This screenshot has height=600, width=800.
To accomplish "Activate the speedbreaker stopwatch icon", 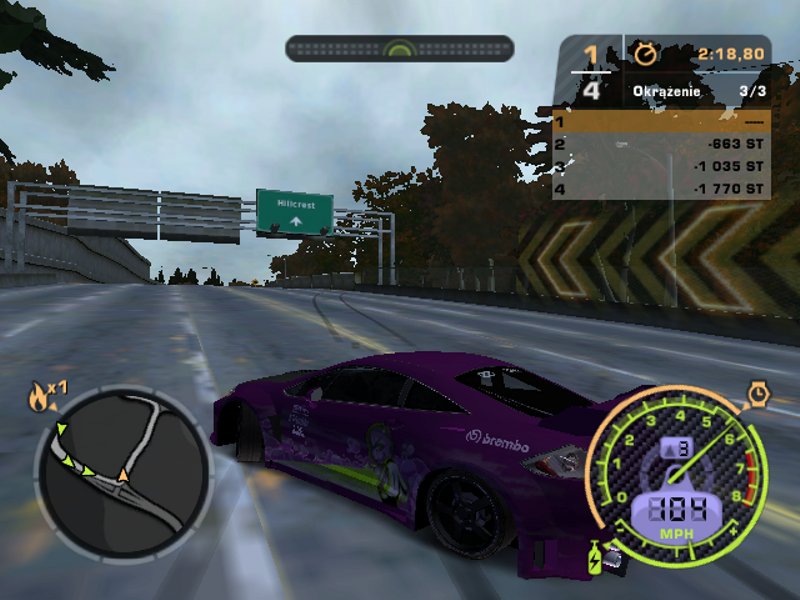I will pos(758,394).
